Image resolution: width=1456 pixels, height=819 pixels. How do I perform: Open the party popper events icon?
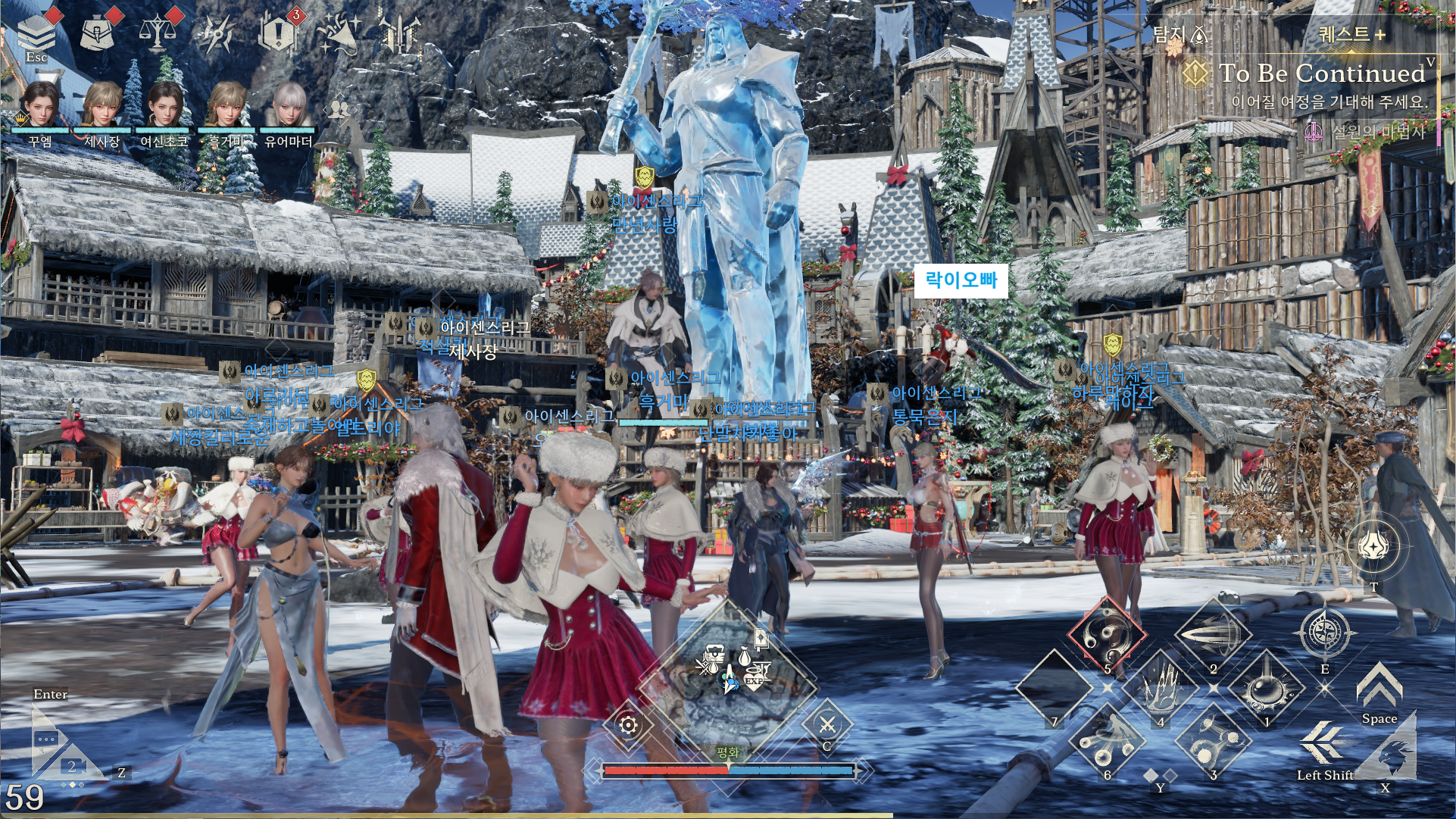(339, 33)
